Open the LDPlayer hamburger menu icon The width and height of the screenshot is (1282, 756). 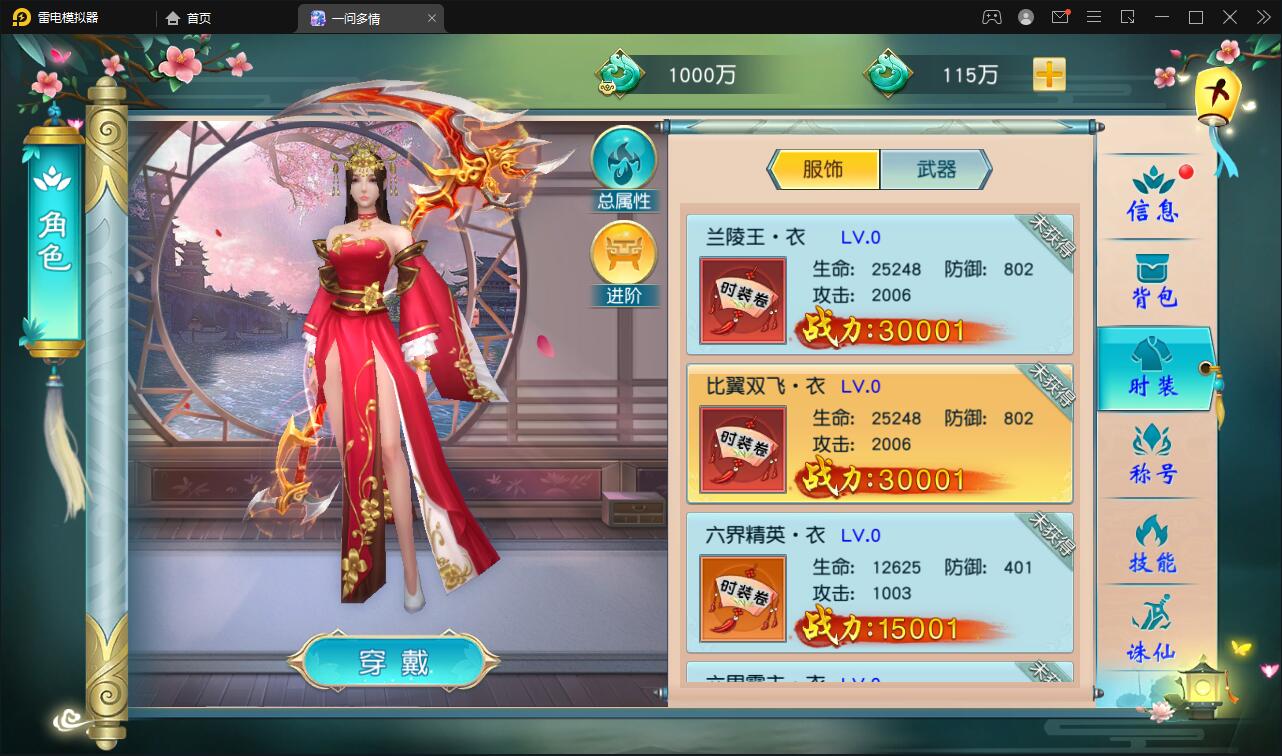pyautogui.click(x=1093, y=17)
